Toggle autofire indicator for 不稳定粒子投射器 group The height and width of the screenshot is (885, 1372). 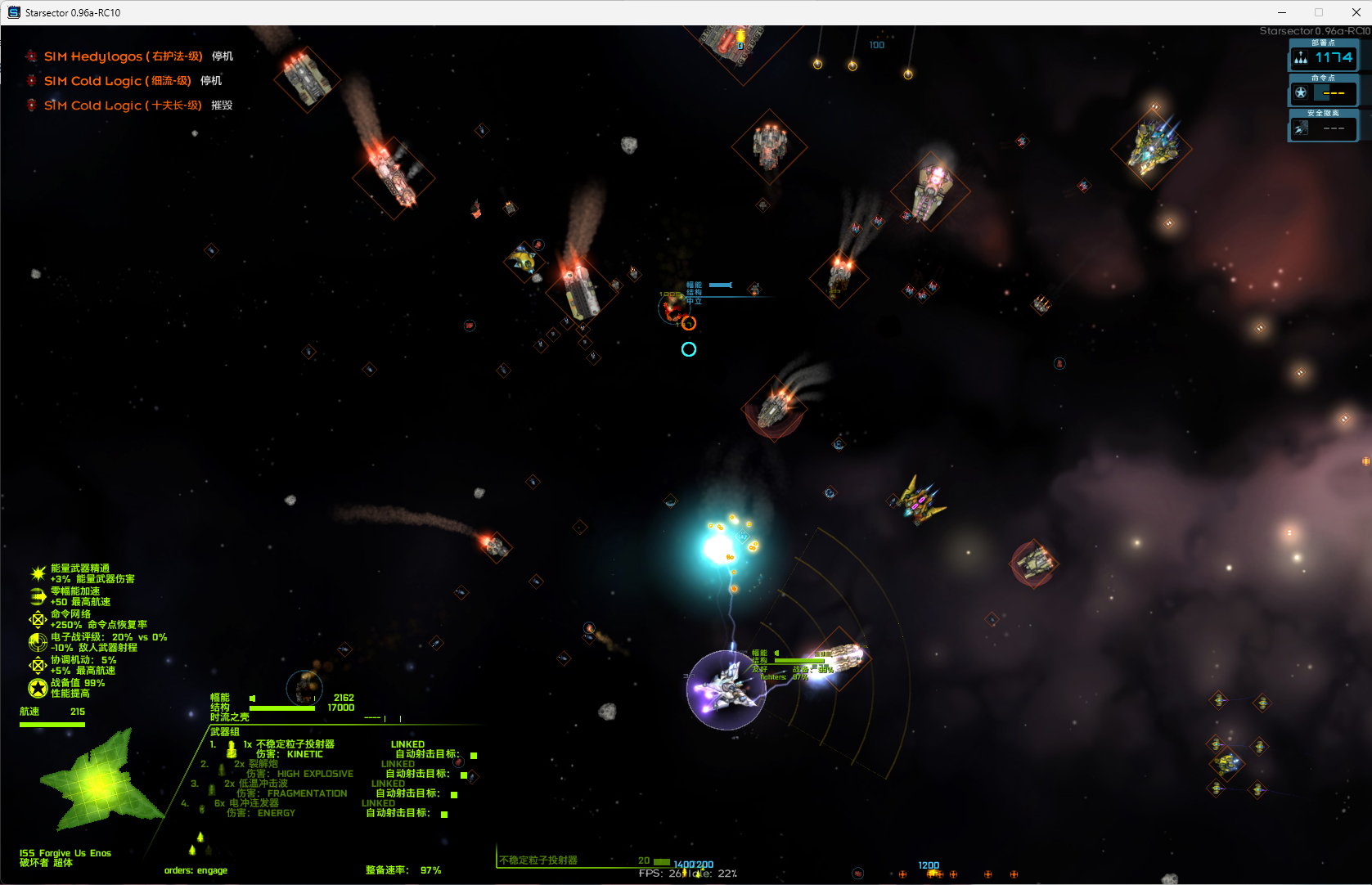[474, 755]
